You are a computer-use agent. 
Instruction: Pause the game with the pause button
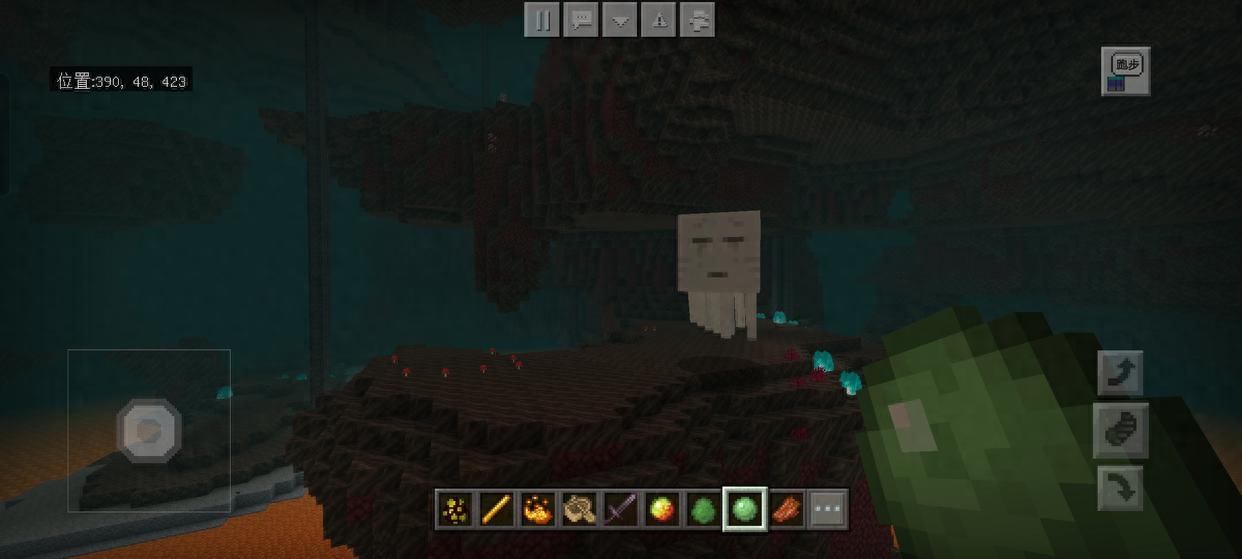pyautogui.click(x=541, y=20)
